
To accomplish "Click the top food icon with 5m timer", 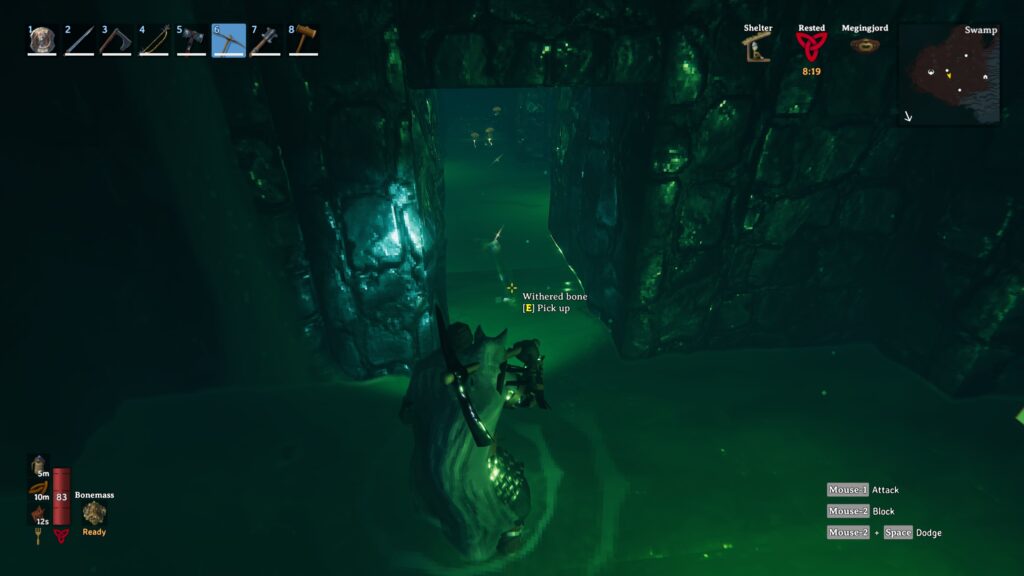I will point(40,467).
